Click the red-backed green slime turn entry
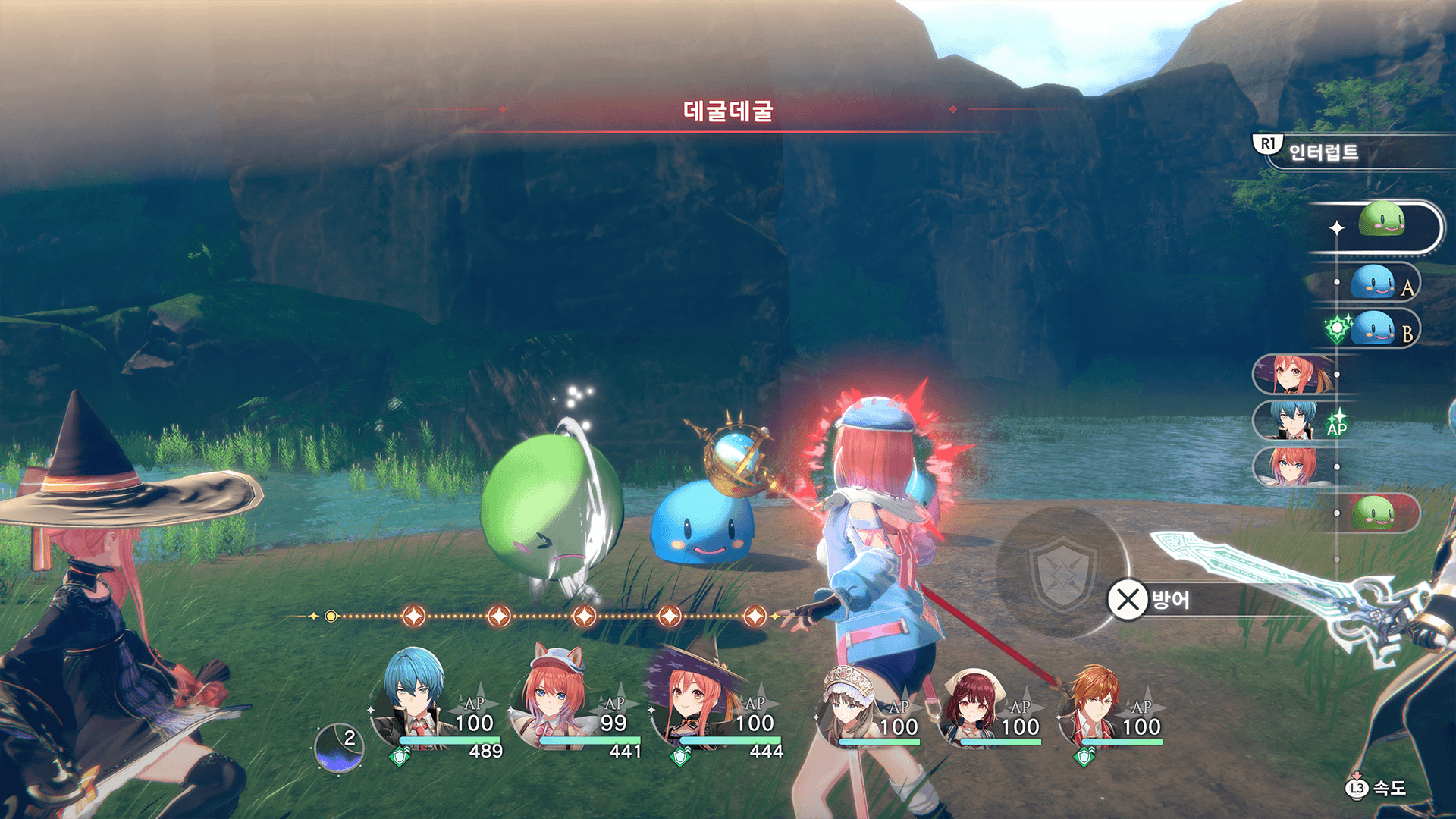 1376,513
